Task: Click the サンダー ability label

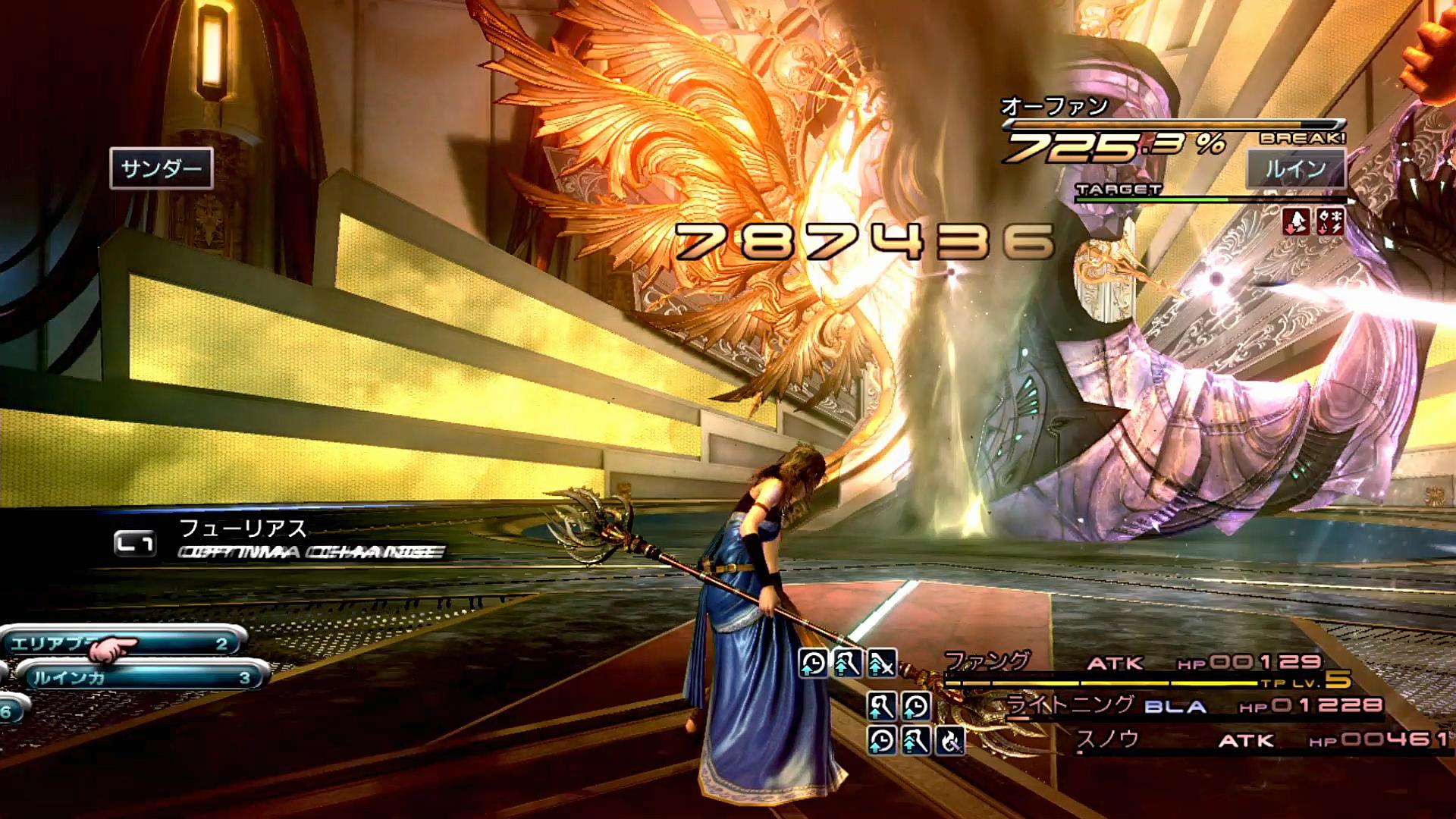Action: [x=162, y=168]
